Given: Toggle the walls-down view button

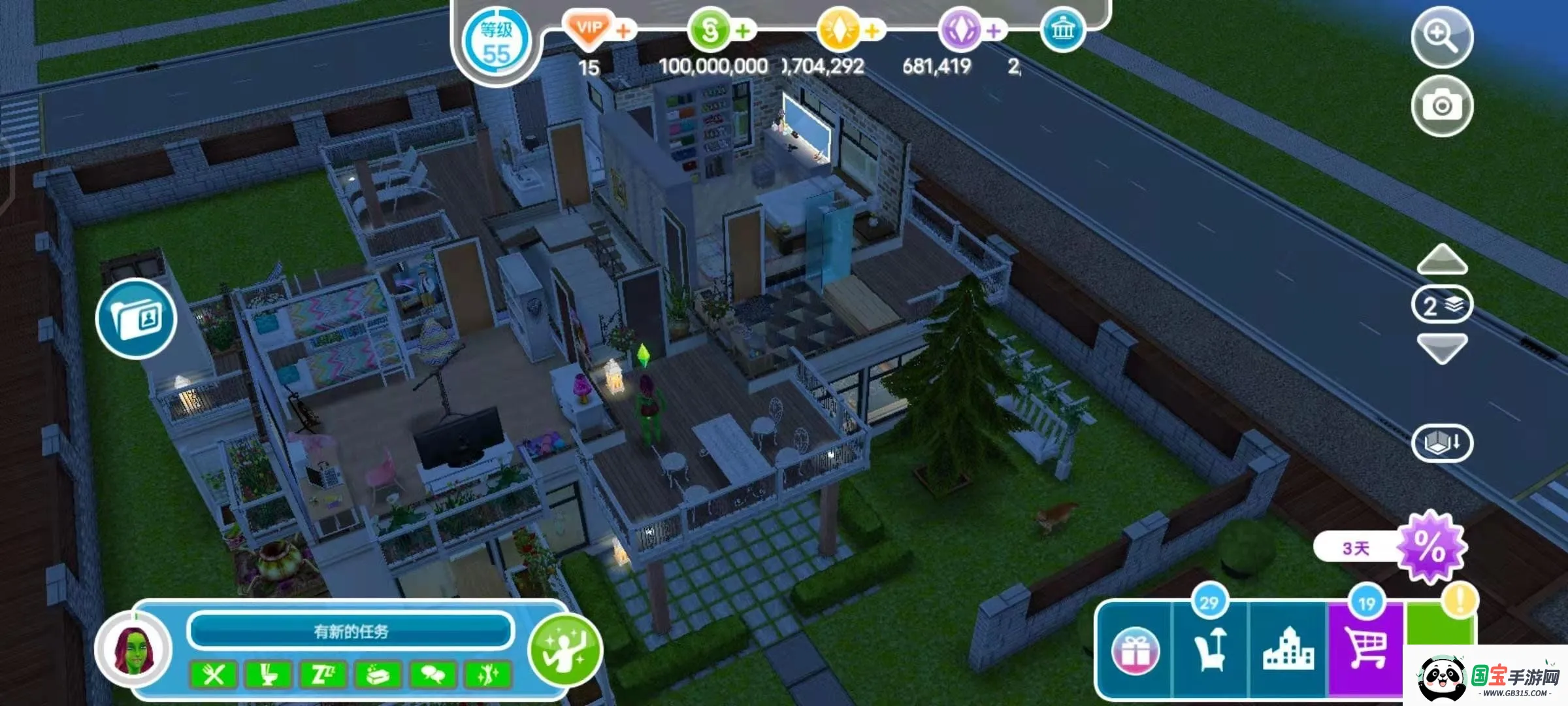Looking at the screenshot, I should pyautogui.click(x=1442, y=443).
